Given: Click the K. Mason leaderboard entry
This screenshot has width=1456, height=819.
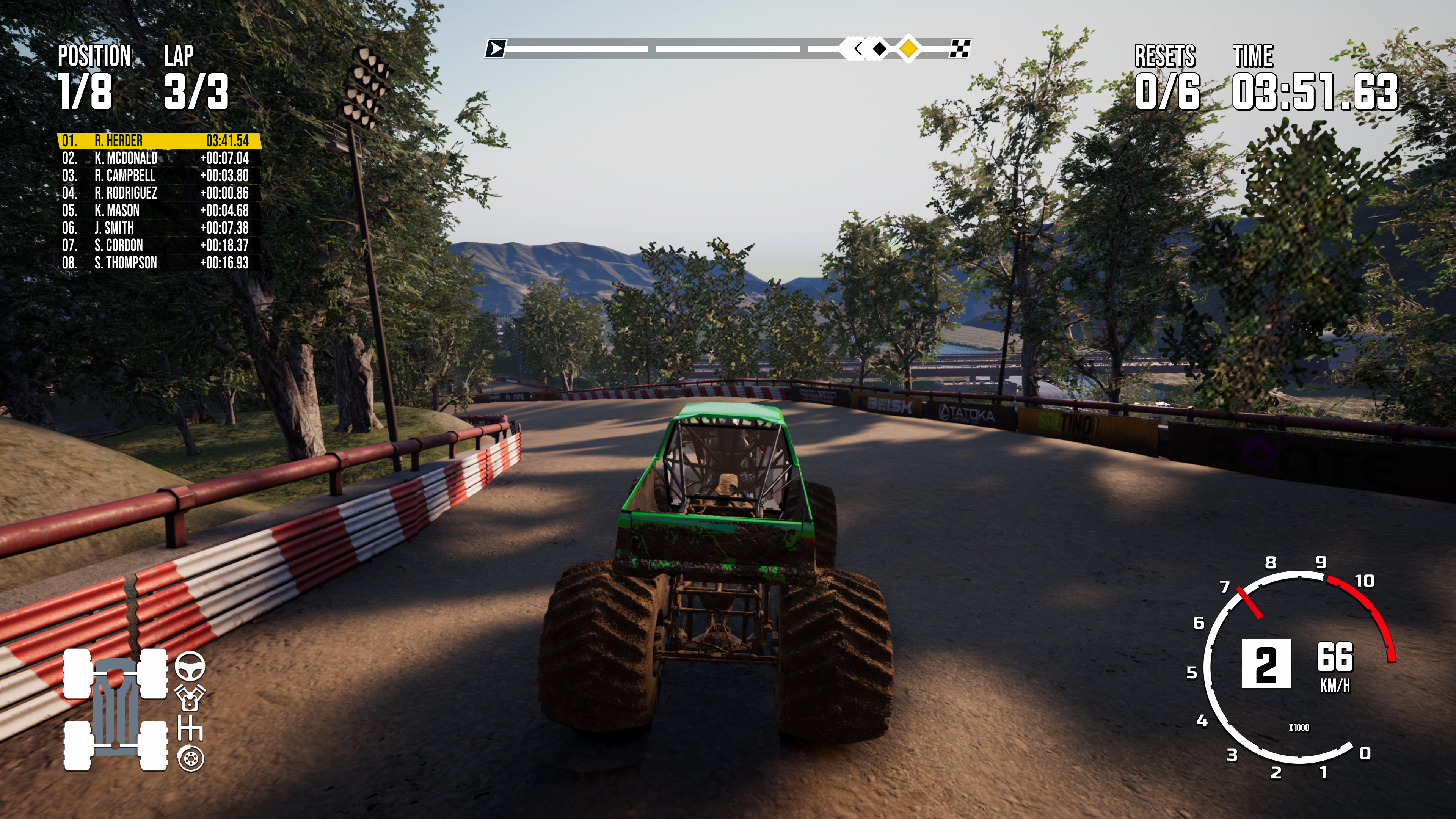Looking at the screenshot, I should click(158, 210).
